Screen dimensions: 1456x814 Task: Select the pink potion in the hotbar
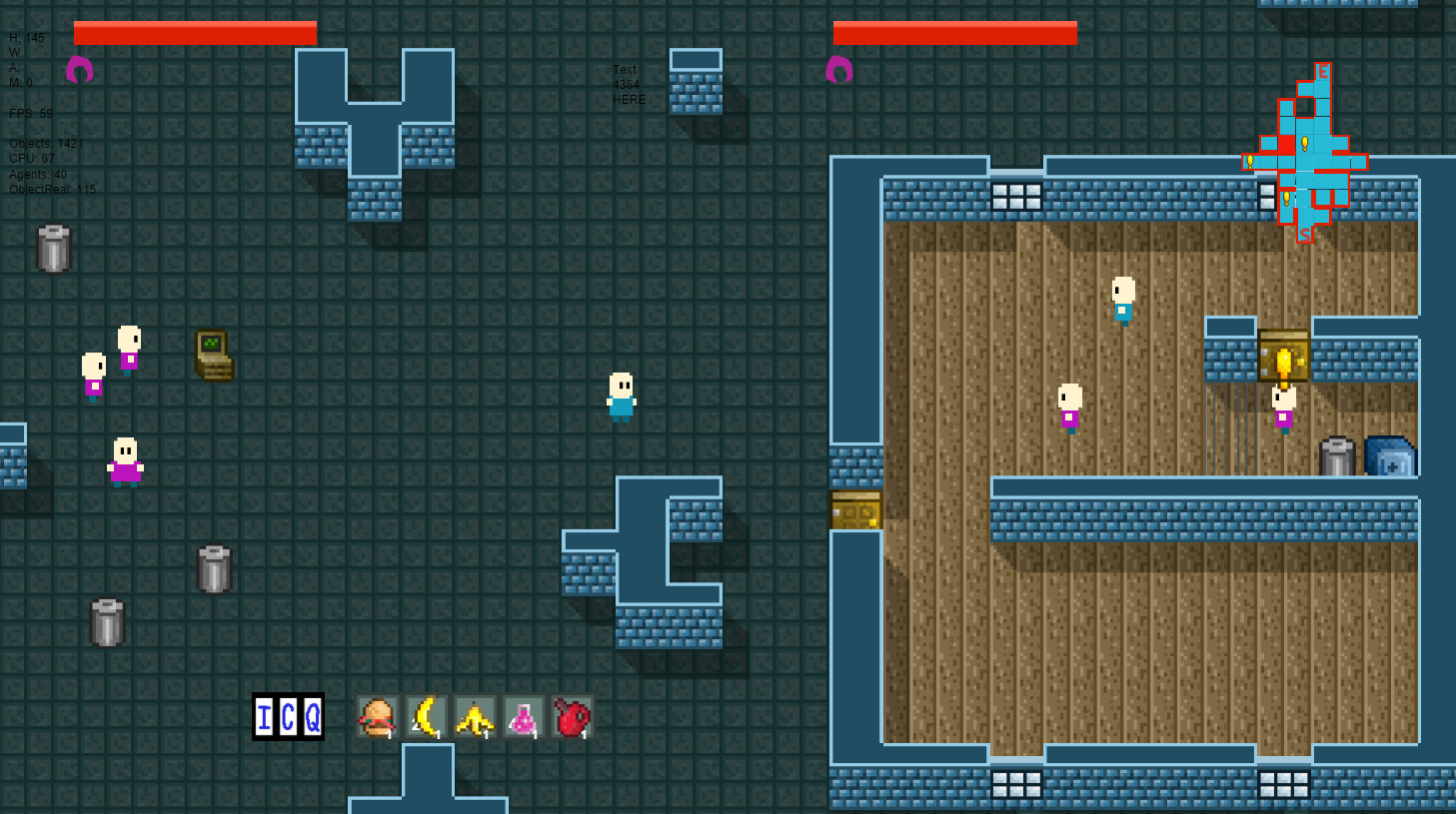(x=523, y=716)
